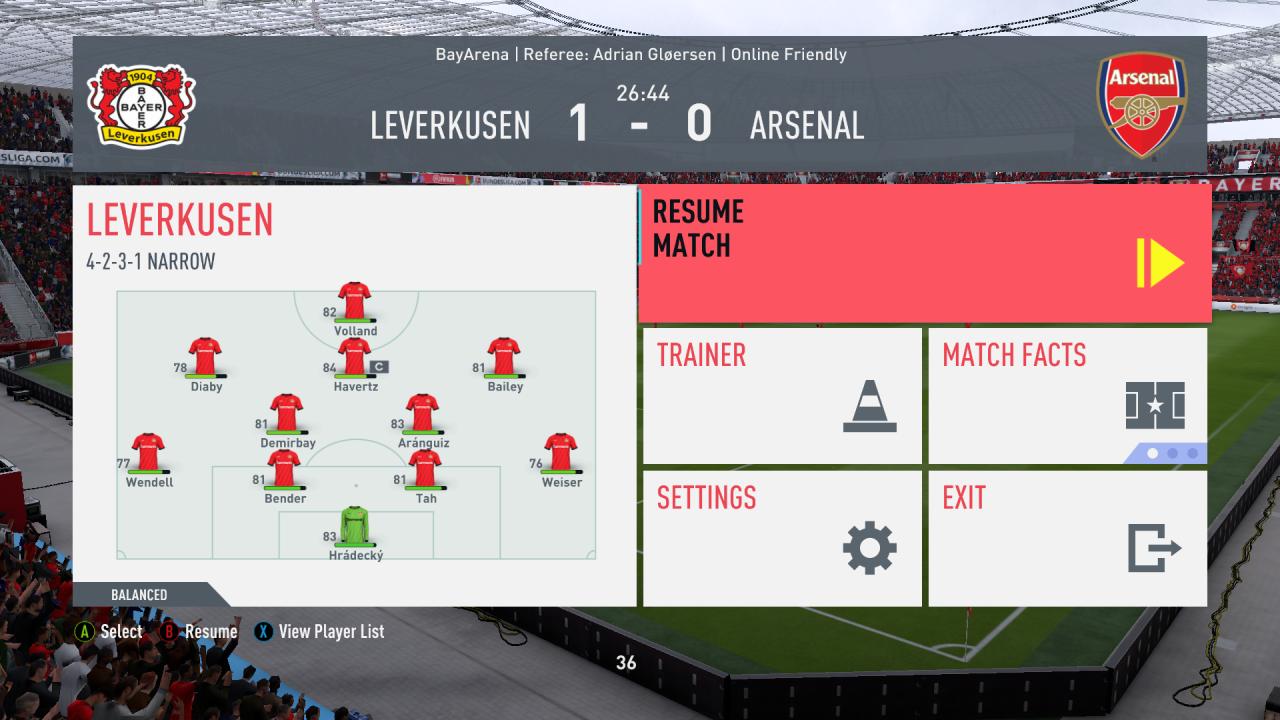Select striker Volland on the formation

354,300
